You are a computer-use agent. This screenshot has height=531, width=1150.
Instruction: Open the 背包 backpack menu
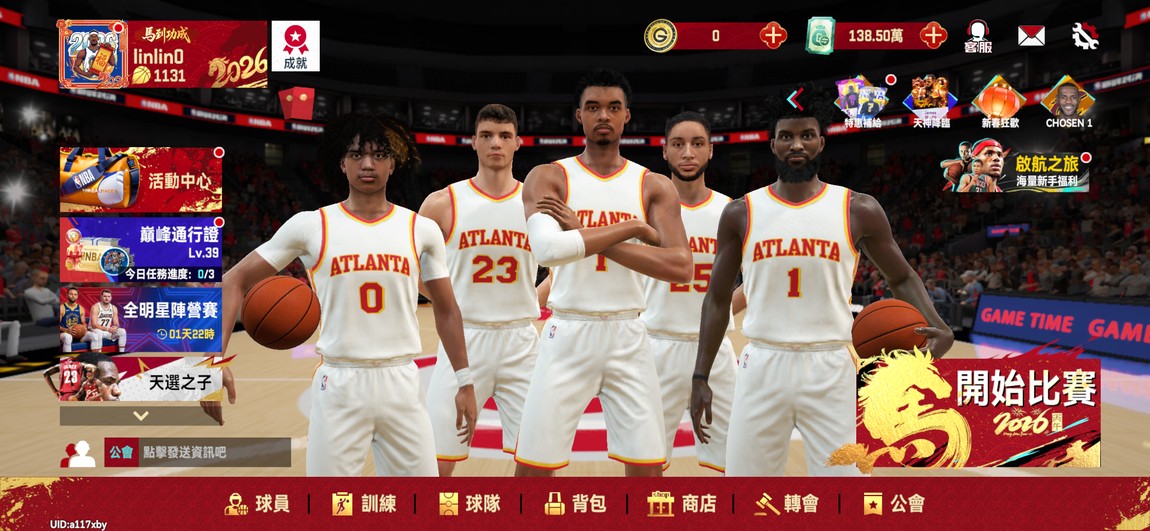click(576, 504)
